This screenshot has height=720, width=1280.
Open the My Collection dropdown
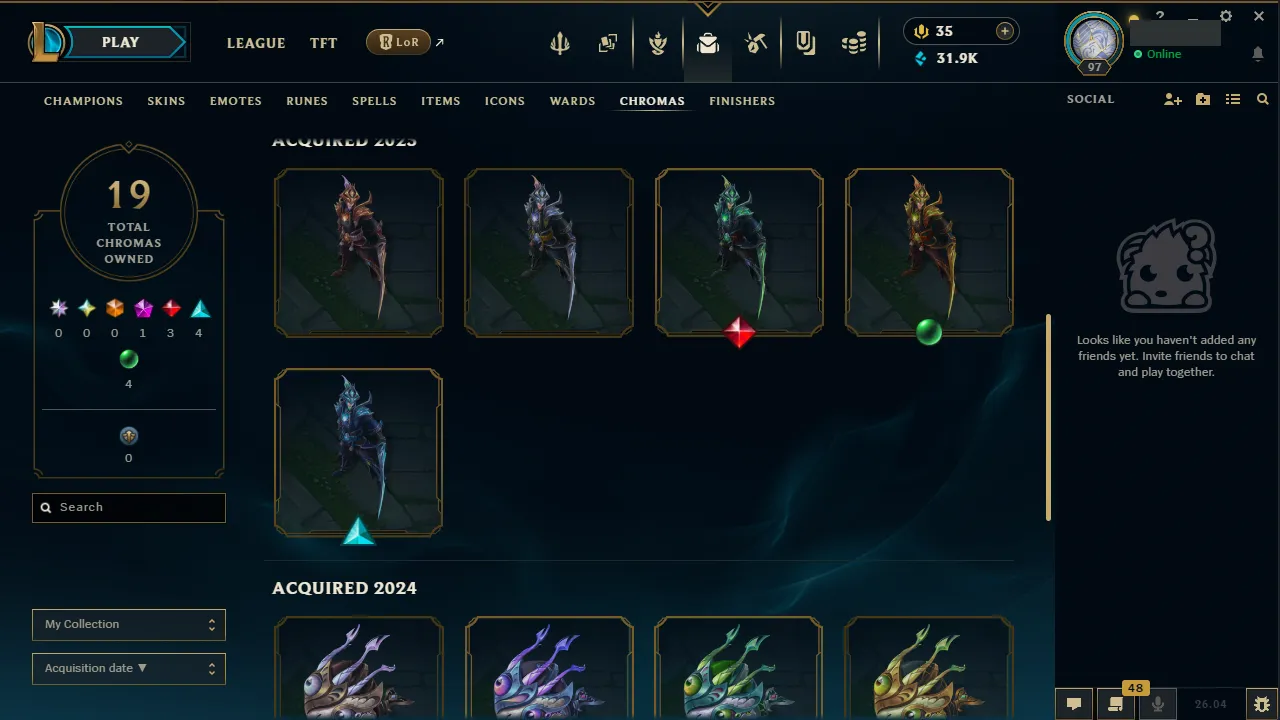pyautogui.click(x=128, y=624)
